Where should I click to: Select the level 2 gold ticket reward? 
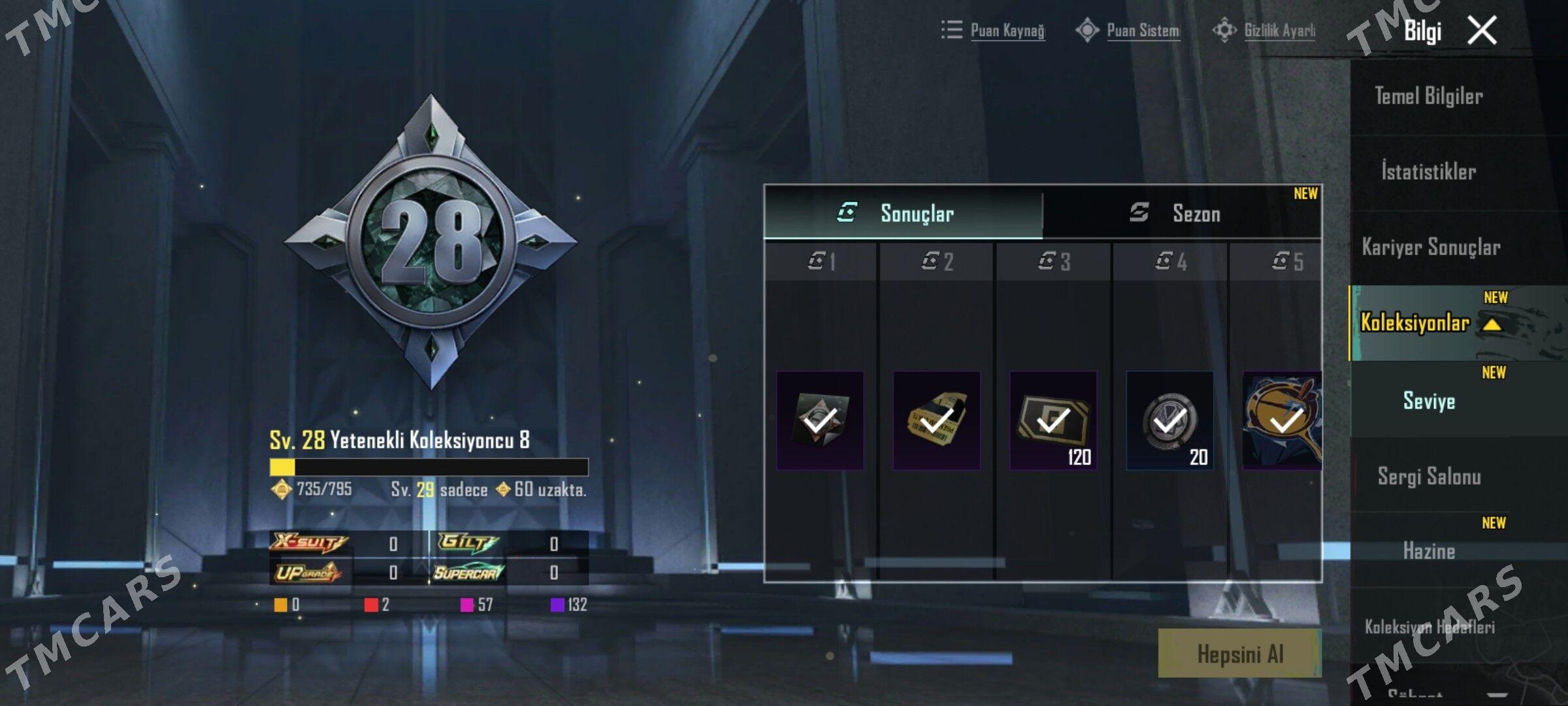(x=936, y=420)
